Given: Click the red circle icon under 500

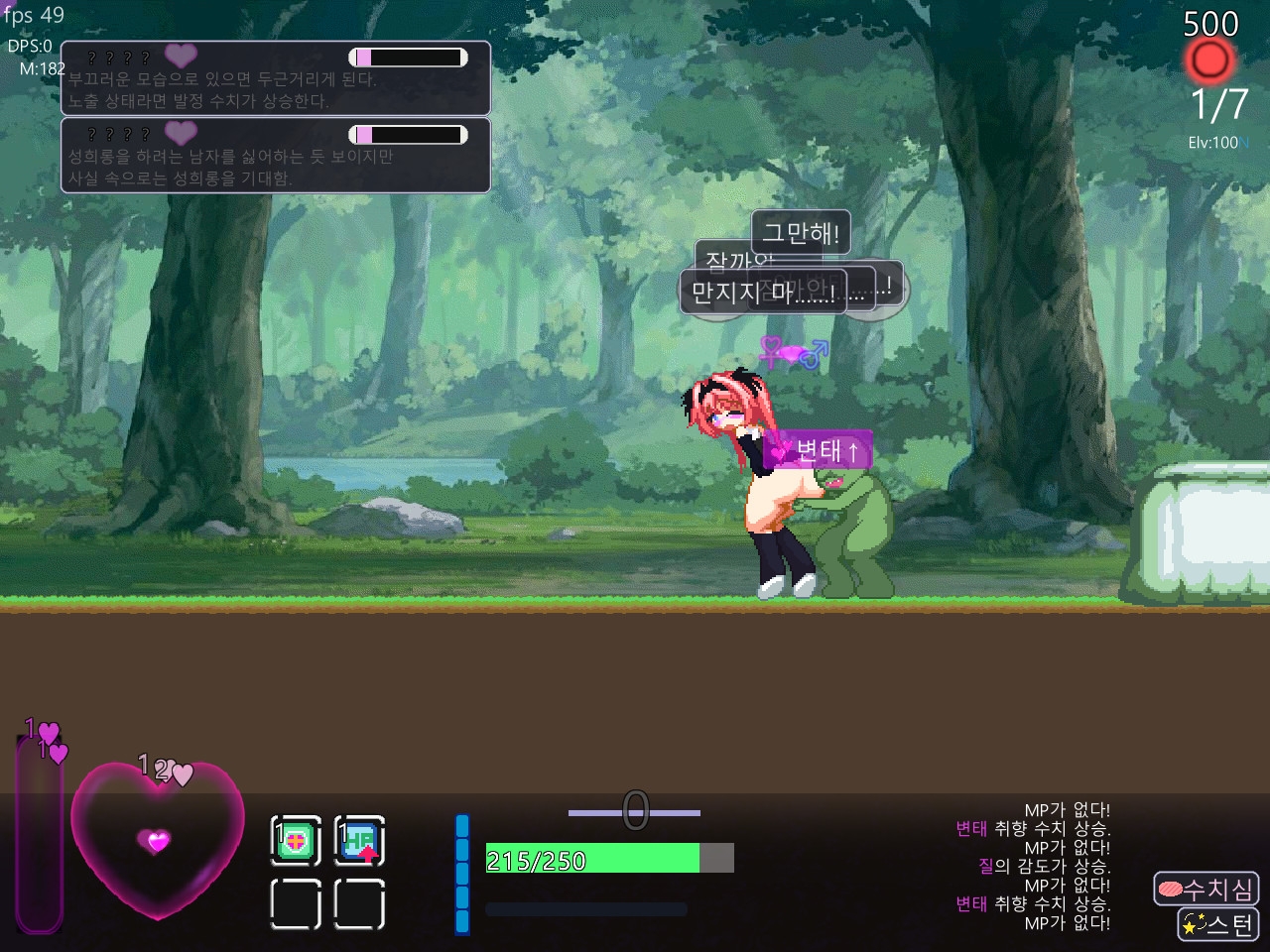Looking at the screenshot, I should (x=1209, y=61).
